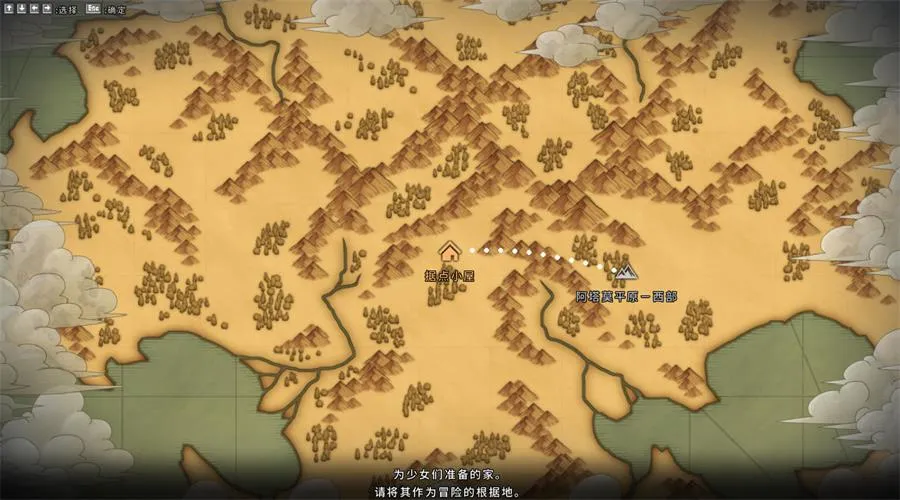Choose the 阿塔莫平原-西部 mountain marker

[x=626, y=270]
